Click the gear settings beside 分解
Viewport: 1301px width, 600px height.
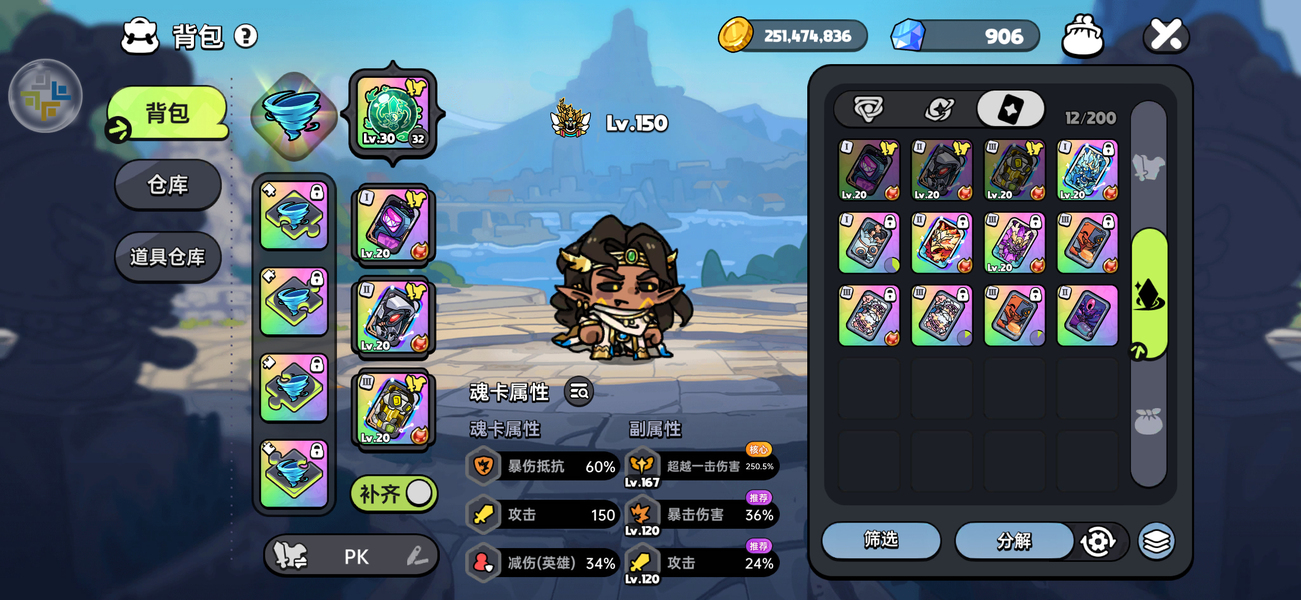pos(1098,541)
